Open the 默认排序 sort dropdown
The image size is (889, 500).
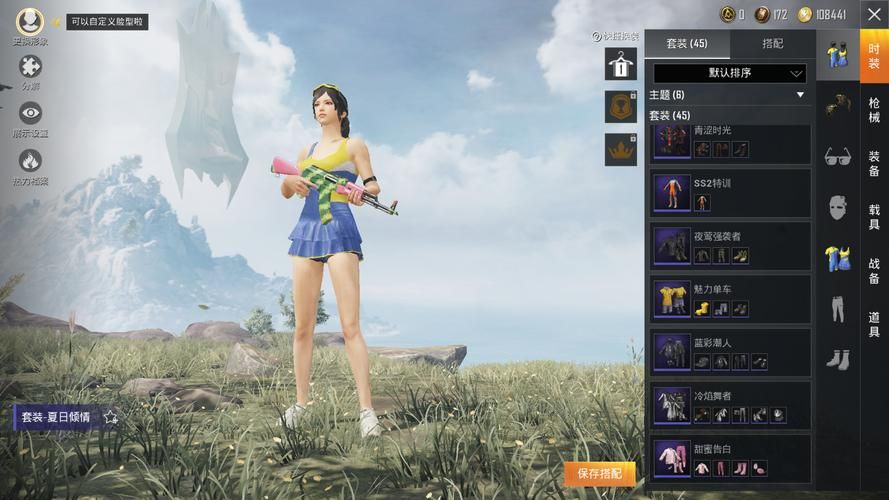tap(729, 73)
